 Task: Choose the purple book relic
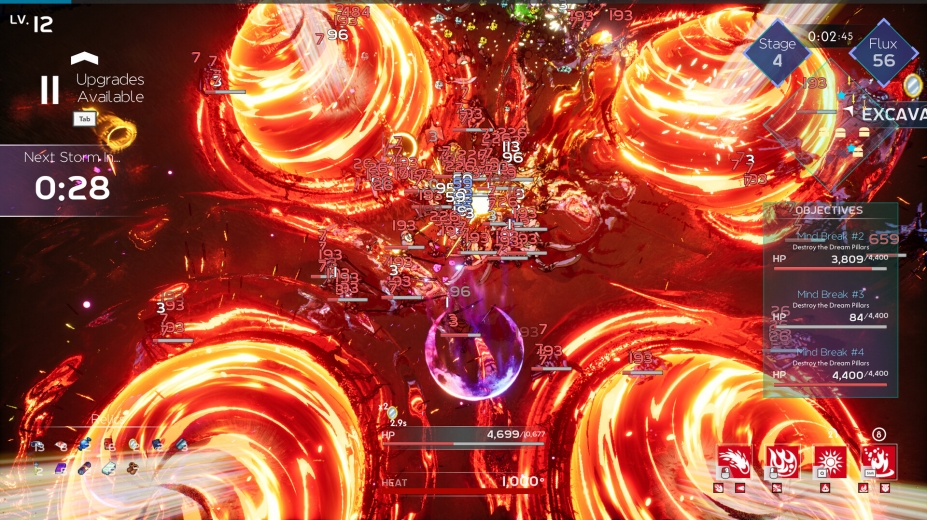[x=61, y=468]
